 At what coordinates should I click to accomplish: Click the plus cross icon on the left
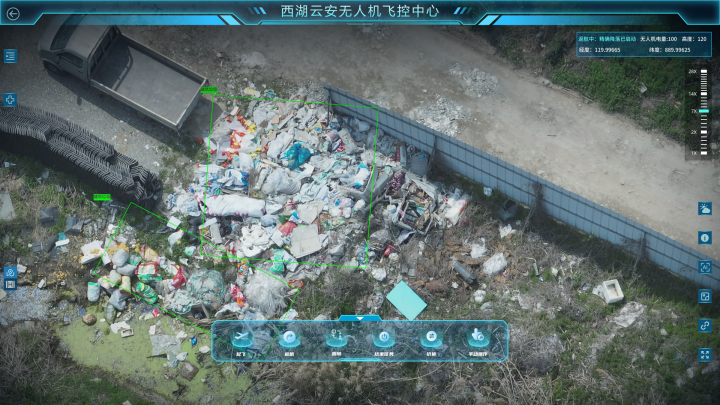click(10, 100)
